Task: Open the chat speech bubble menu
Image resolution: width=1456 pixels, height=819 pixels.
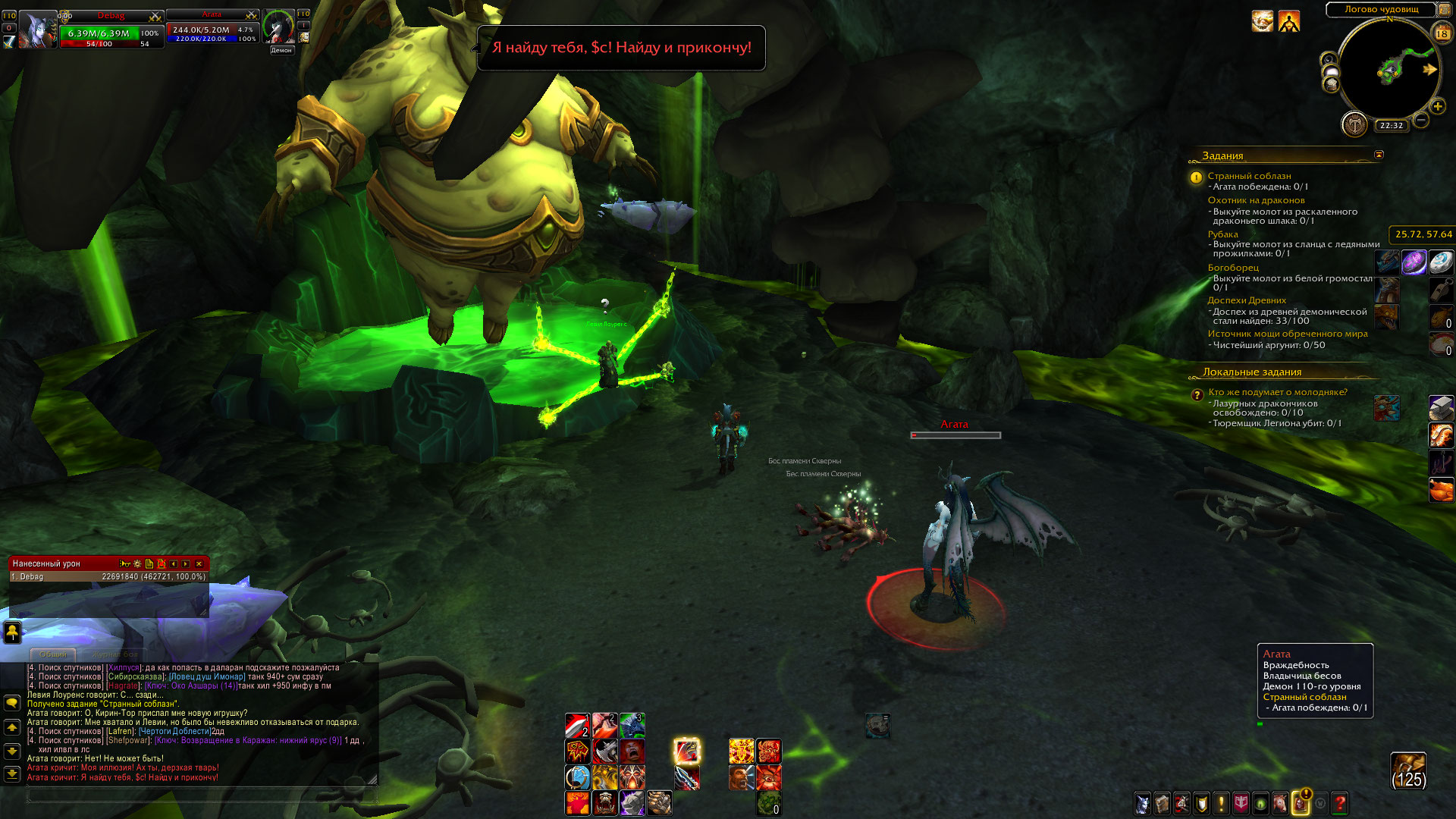Action: (x=12, y=703)
